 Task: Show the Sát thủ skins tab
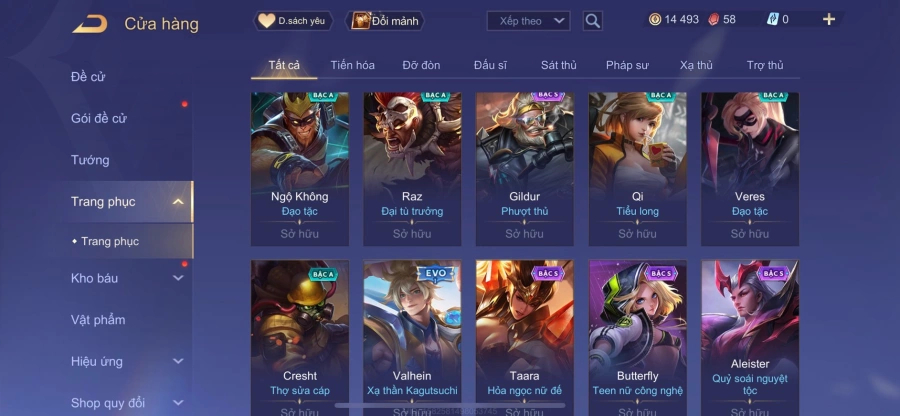558,65
